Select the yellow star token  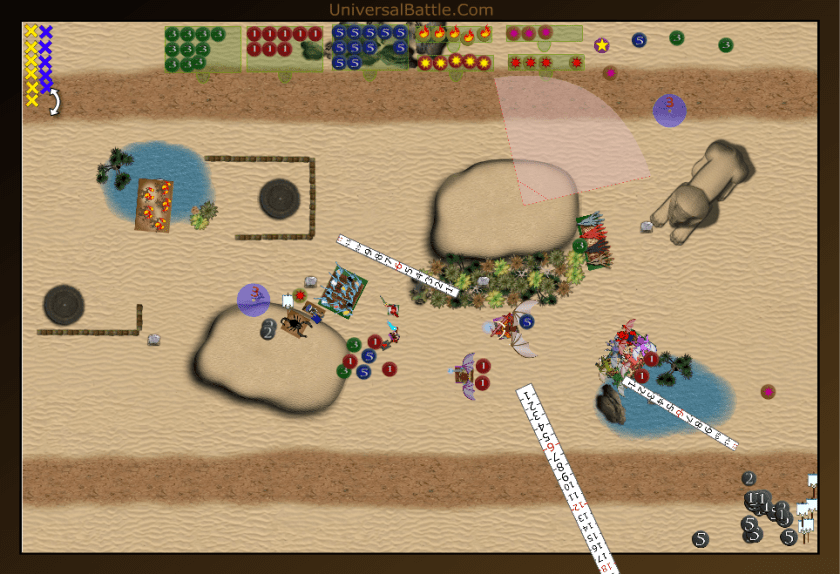click(x=601, y=45)
